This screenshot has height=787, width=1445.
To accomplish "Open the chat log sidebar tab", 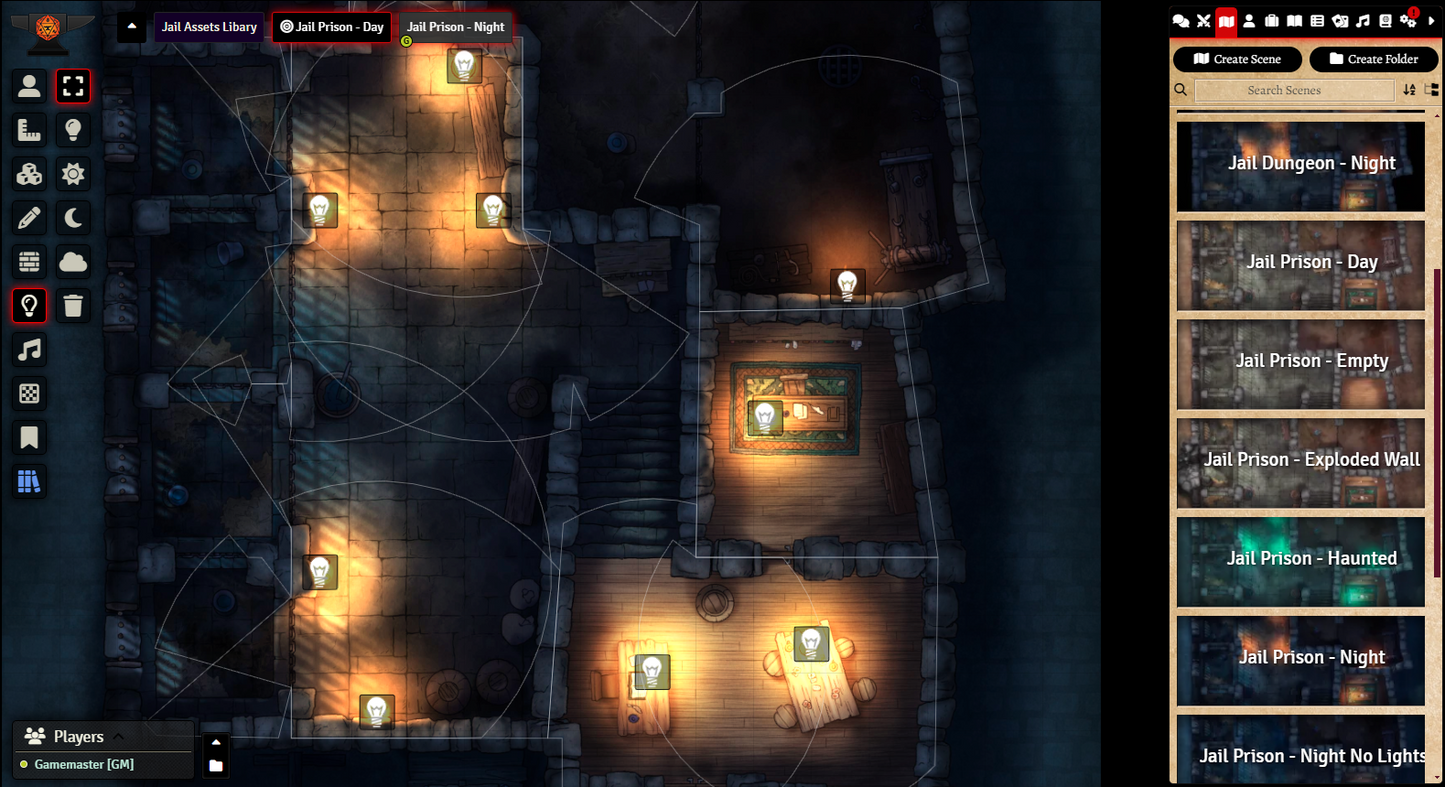I will tap(1181, 21).
